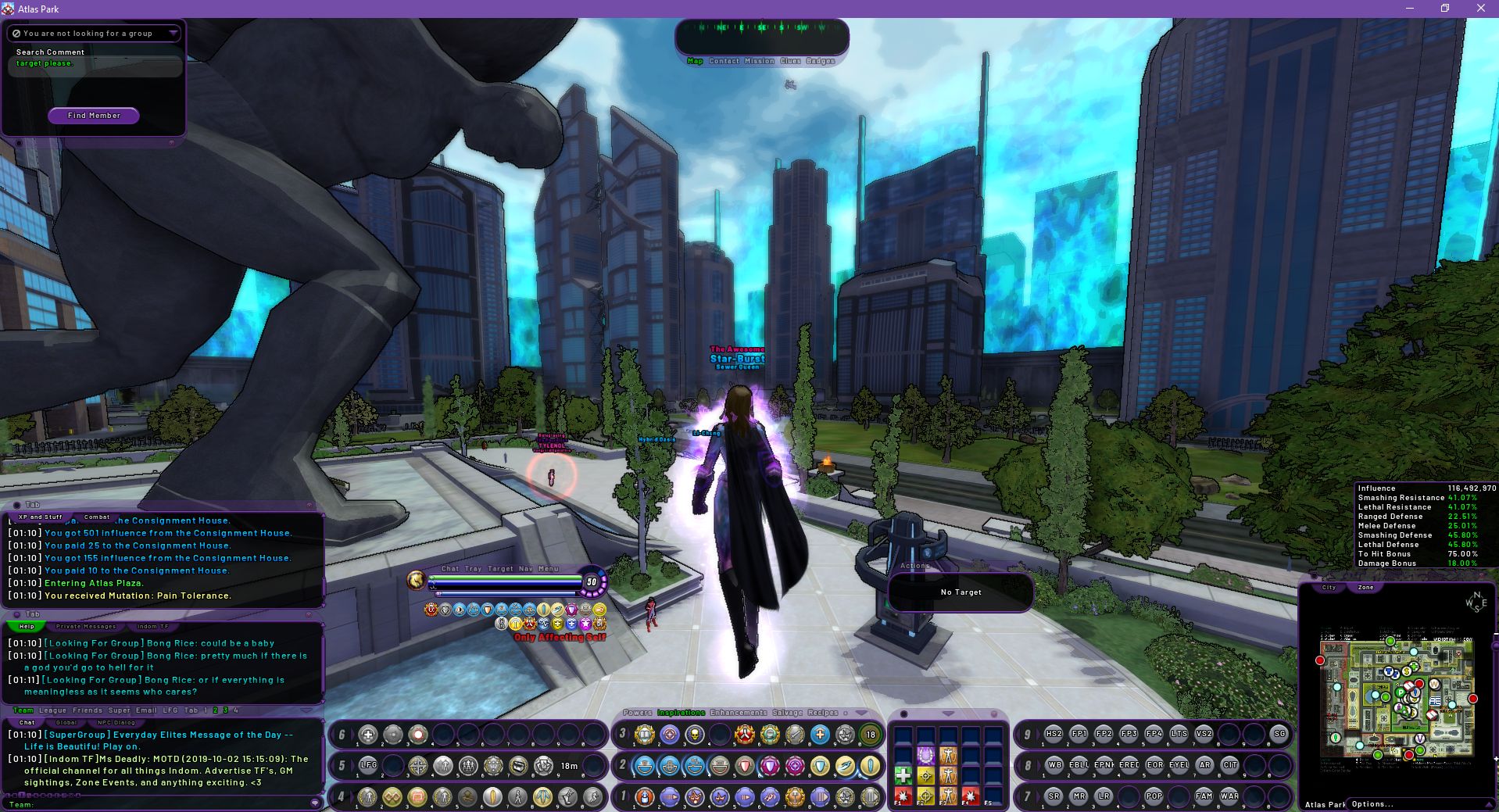
Task: Click the expander arrow beside tray number 6
Action: coord(352,733)
